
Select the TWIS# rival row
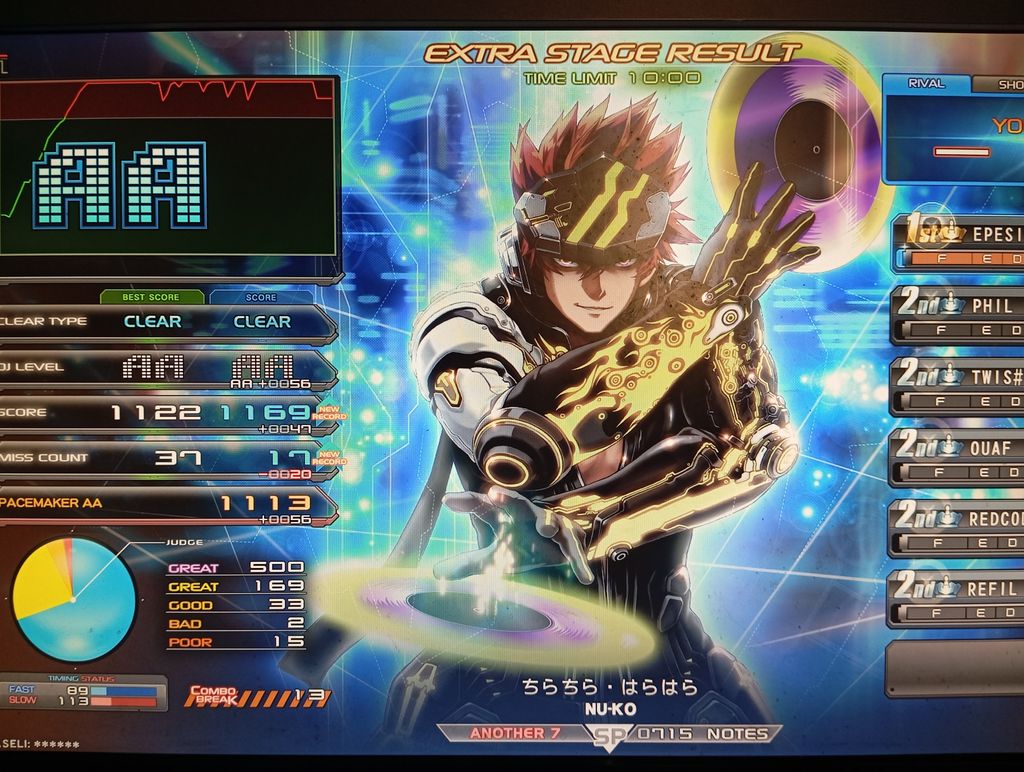point(960,386)
